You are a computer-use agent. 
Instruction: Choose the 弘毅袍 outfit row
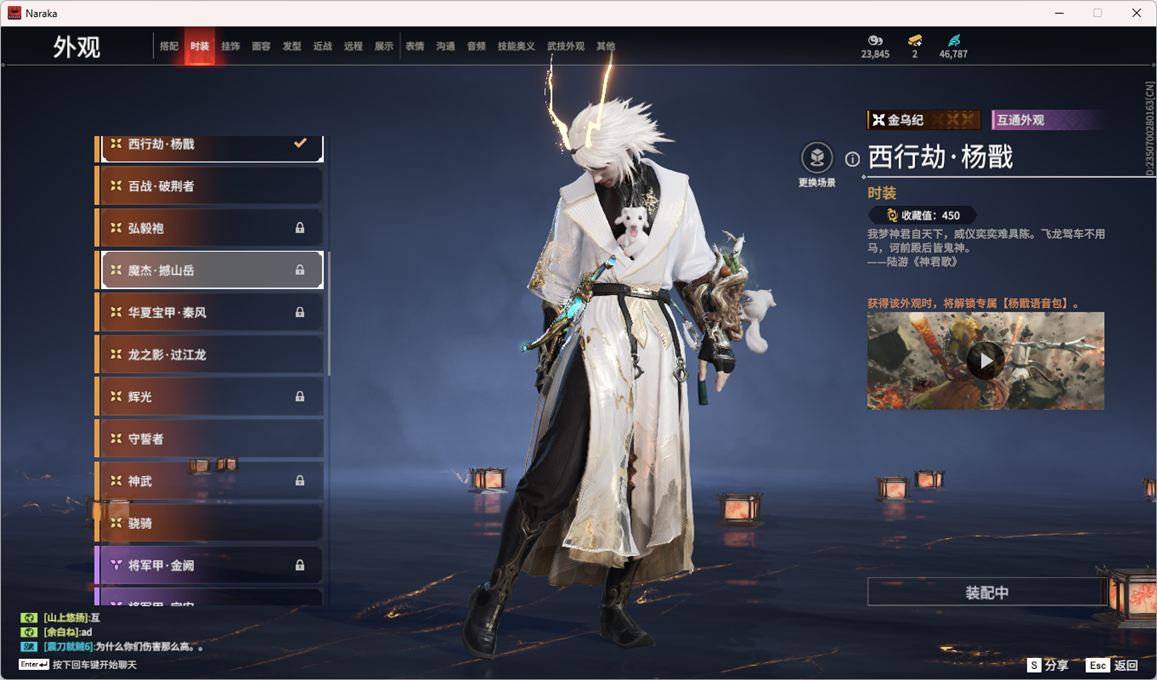tap(210, 228)
